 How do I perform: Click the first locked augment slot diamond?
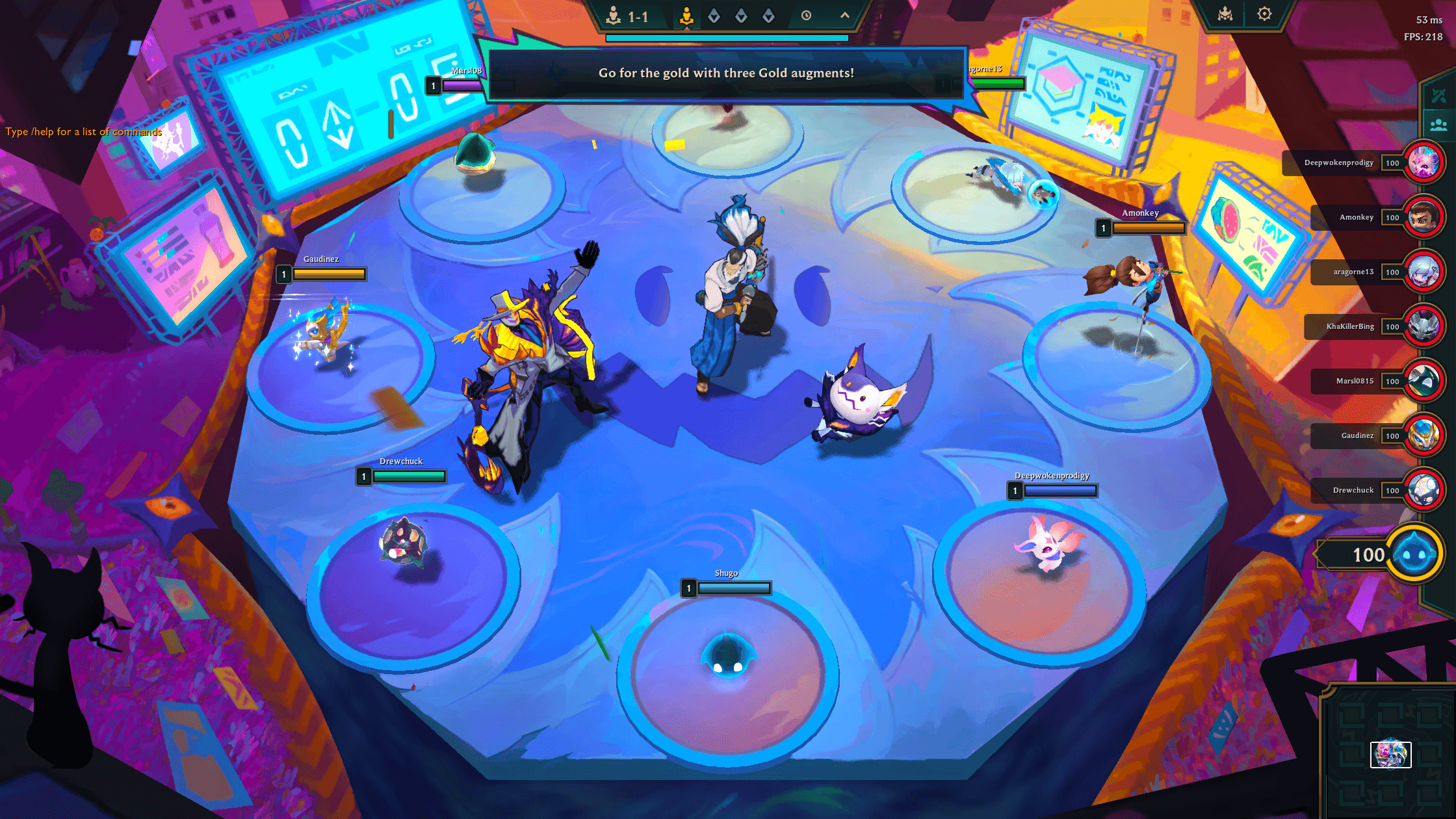(714, 17)
